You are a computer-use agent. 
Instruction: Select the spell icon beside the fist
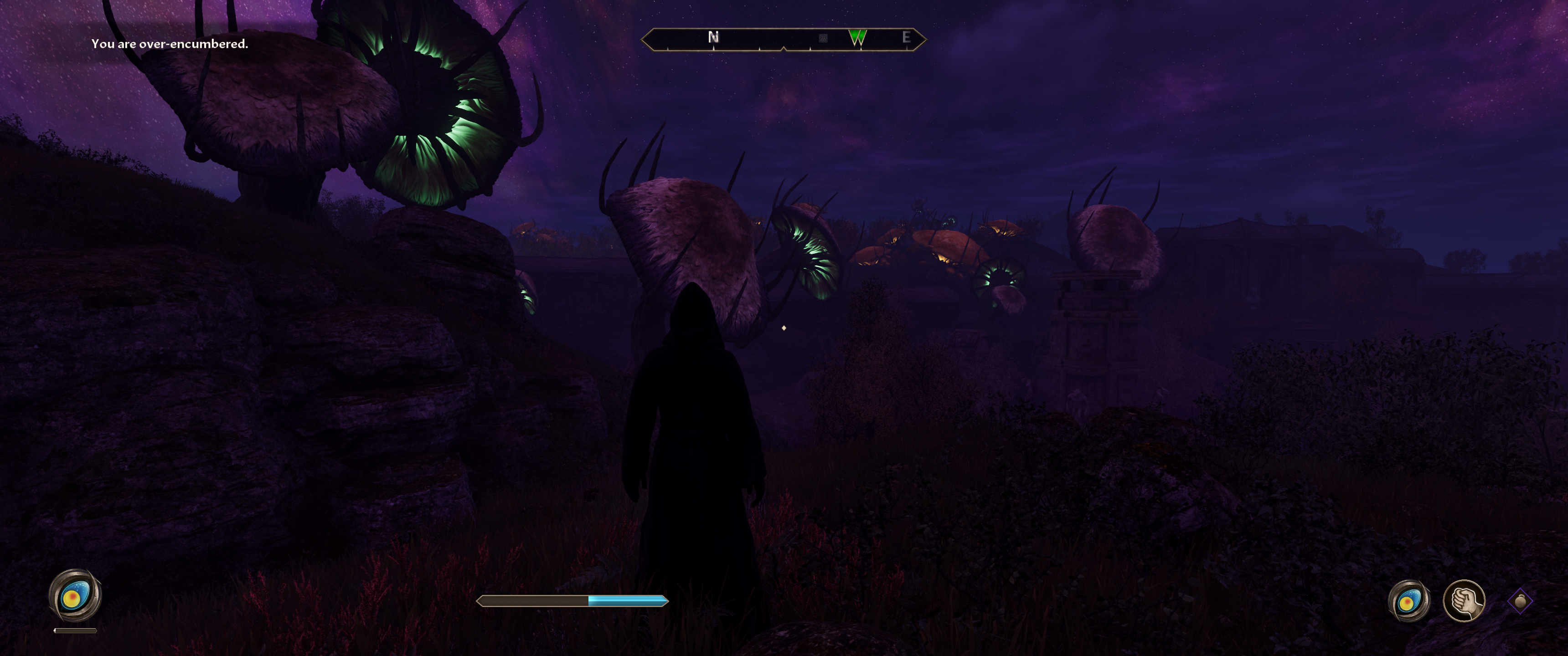(1408, 601)
